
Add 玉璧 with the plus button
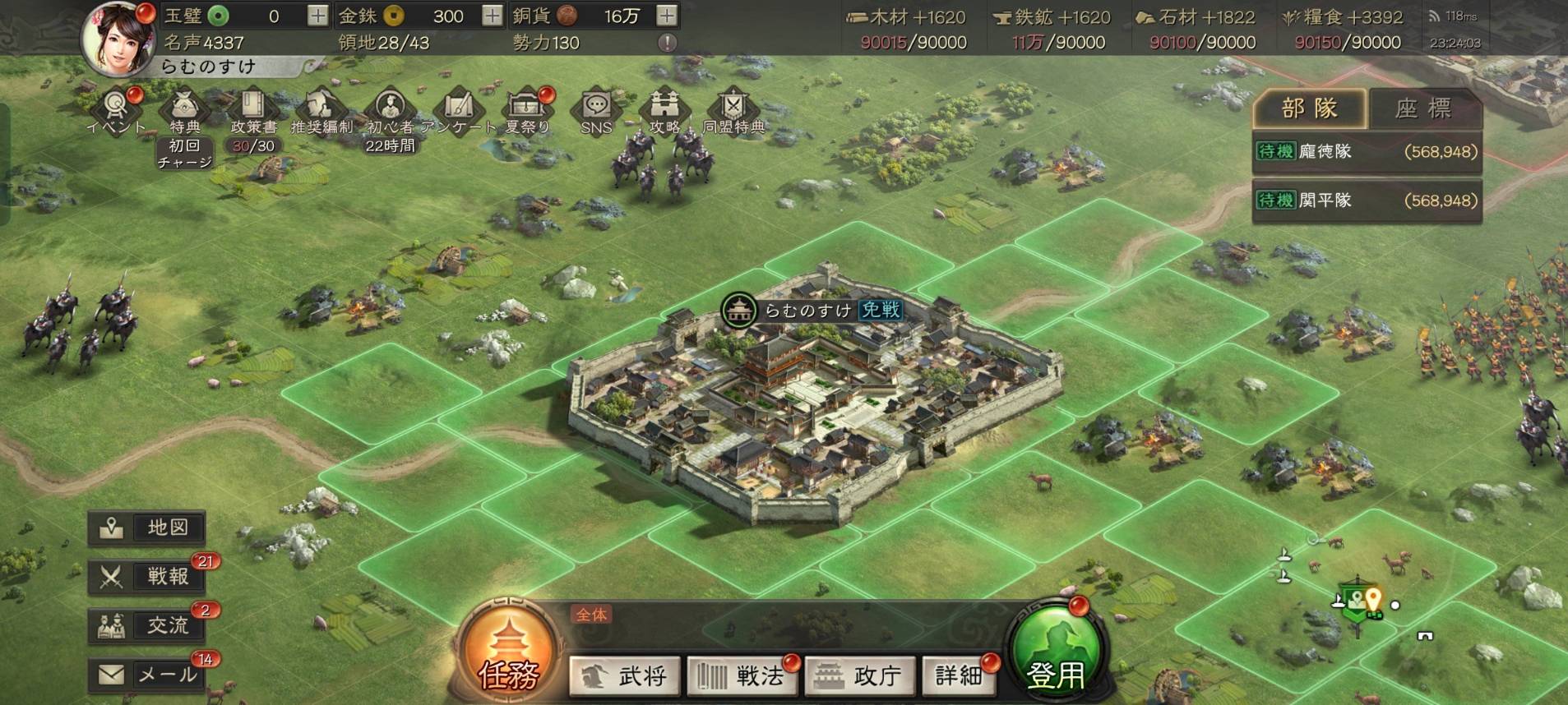(x=317, y=16)
